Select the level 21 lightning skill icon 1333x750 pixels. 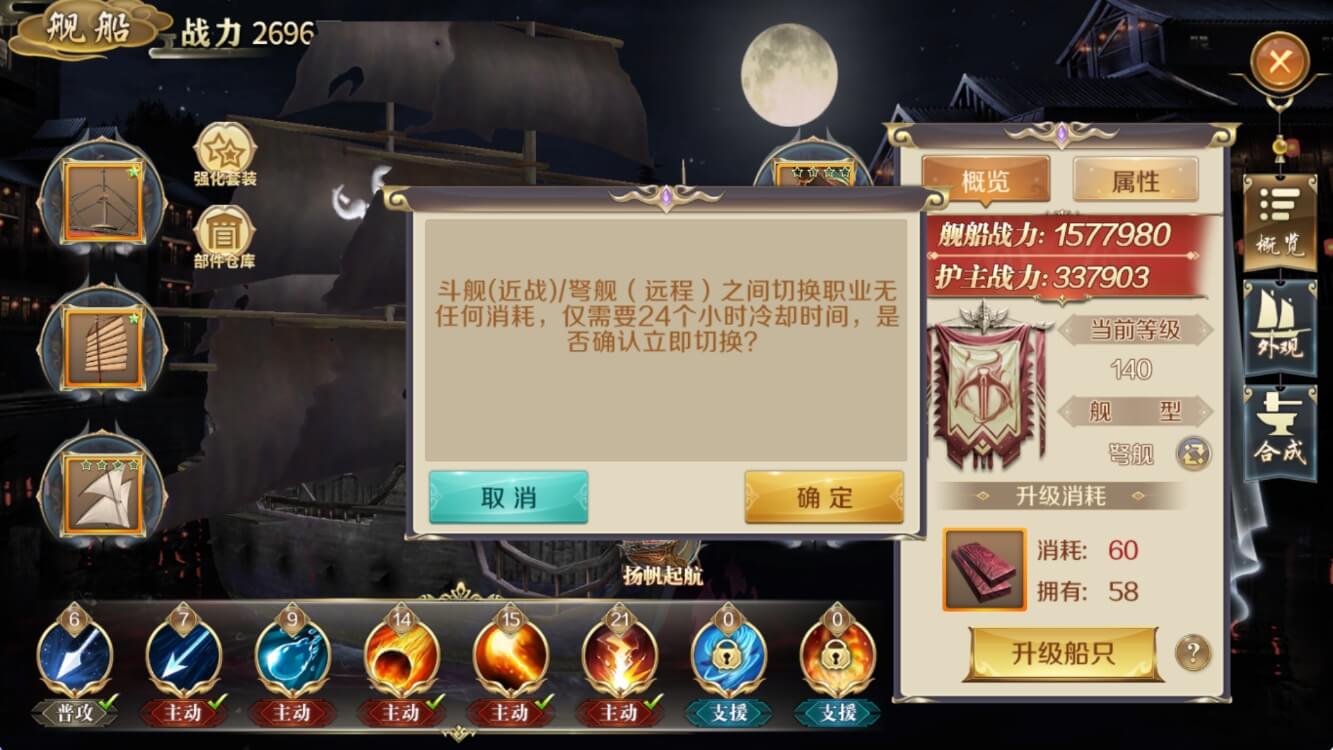point(620,655)
